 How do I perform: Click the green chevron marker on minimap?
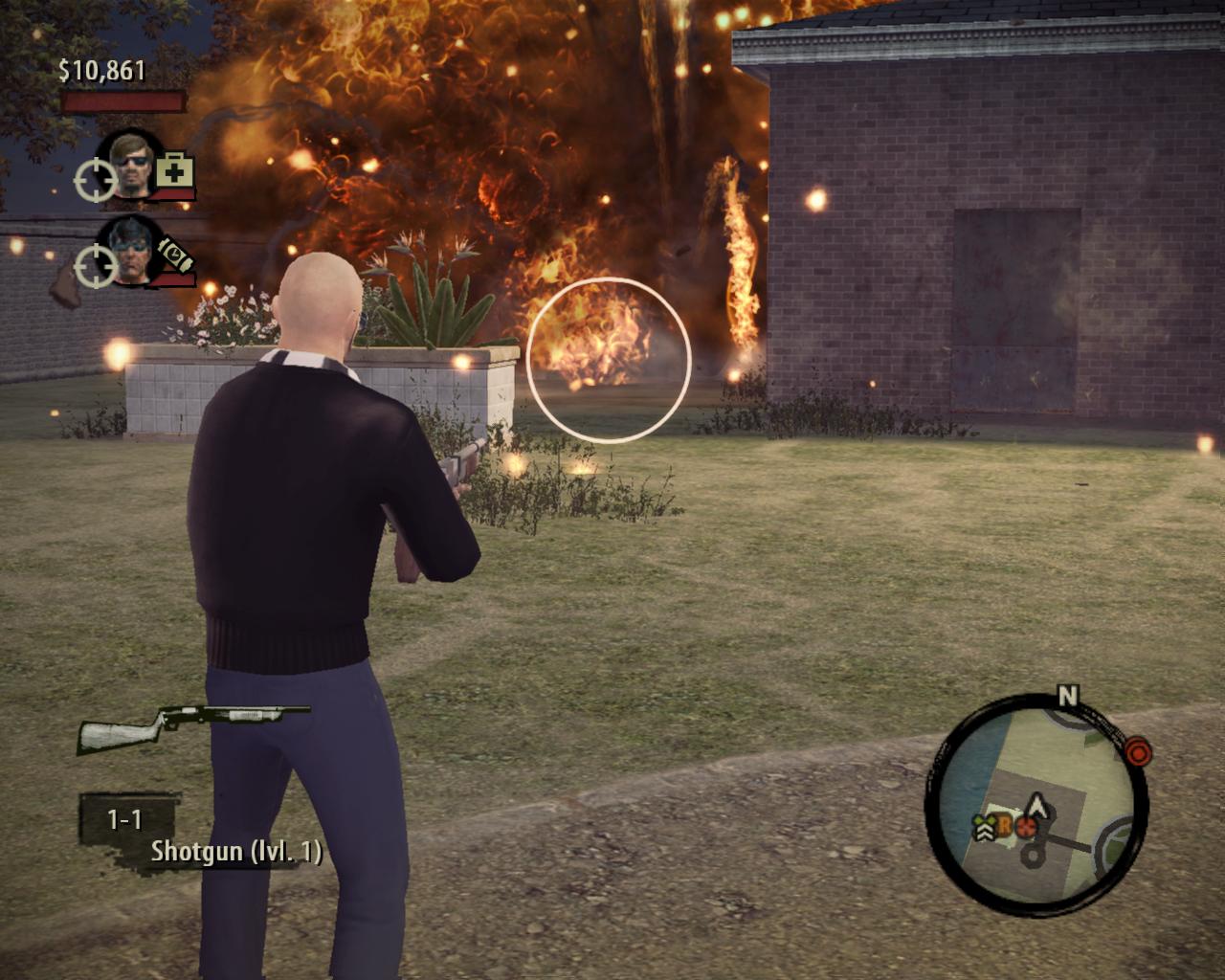point(986,827)
